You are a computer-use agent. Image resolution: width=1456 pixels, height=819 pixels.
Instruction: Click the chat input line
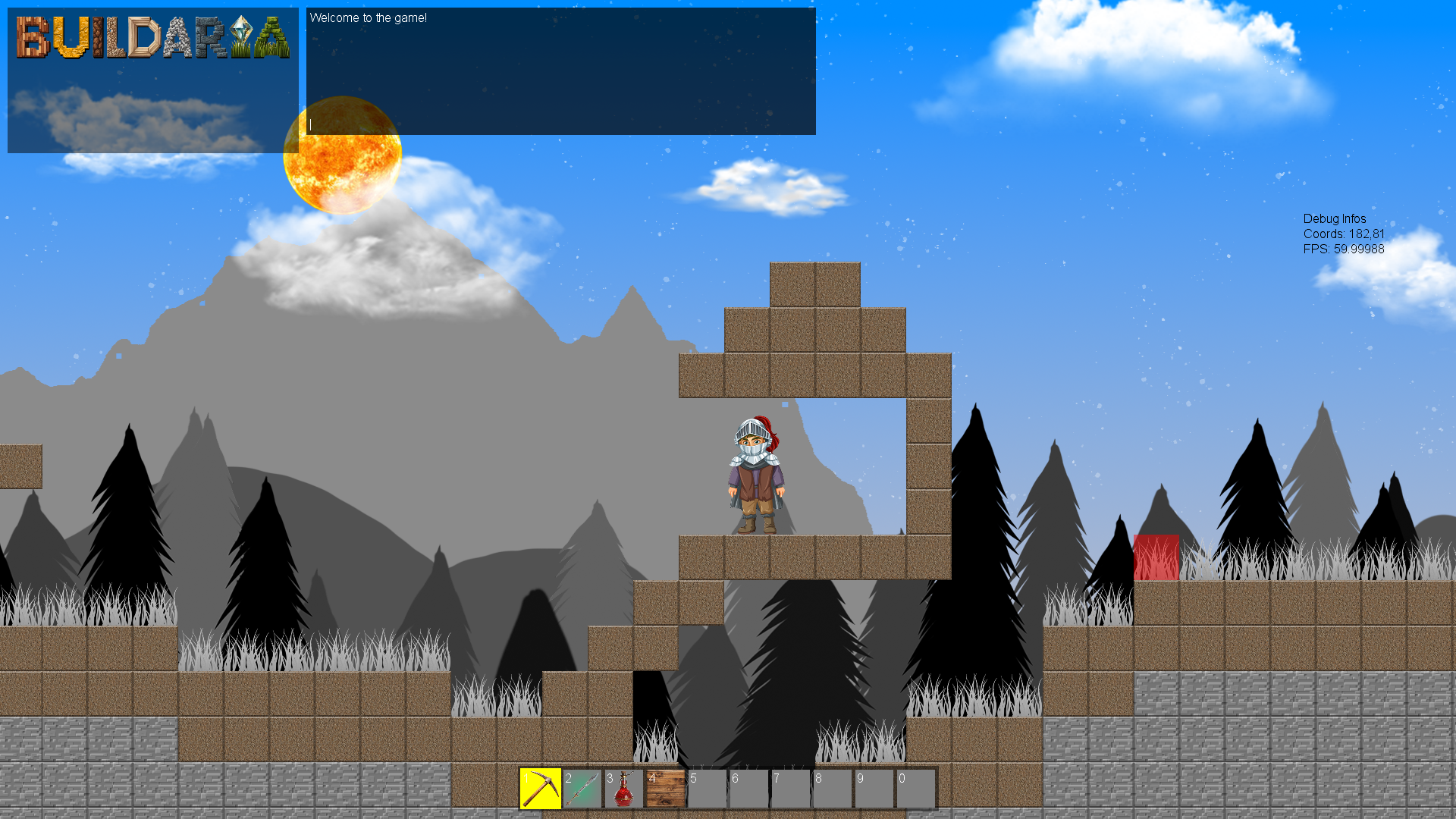tap(560, 124)
